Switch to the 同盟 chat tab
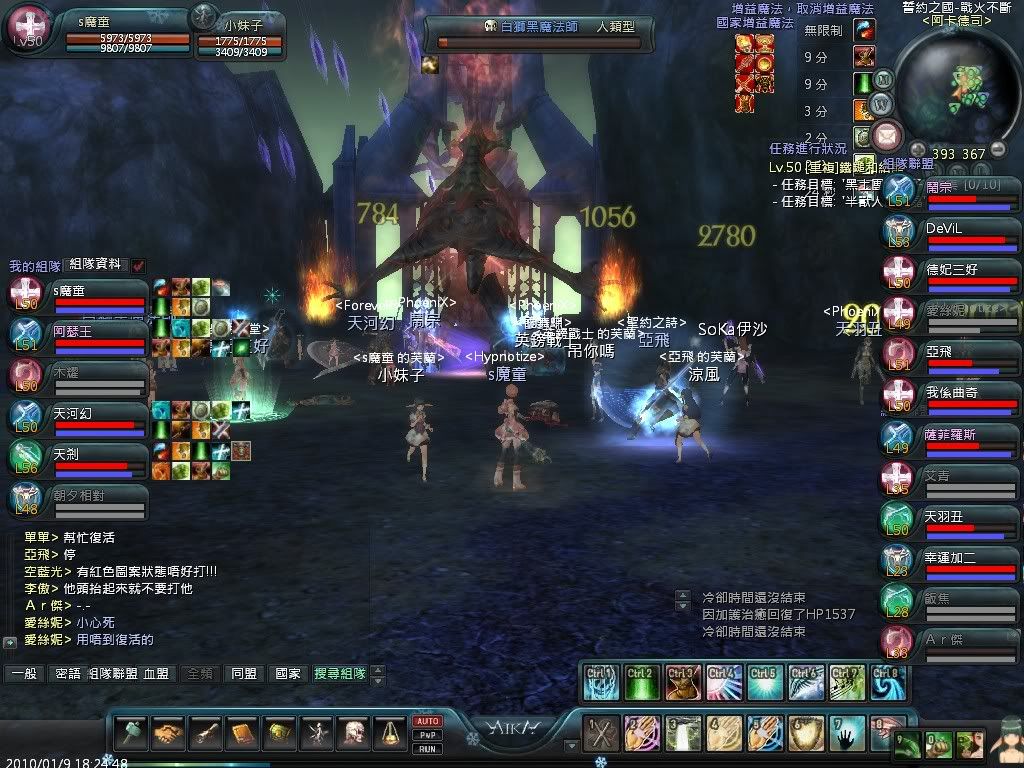1024x768 pixels. (x=243, y=674)
